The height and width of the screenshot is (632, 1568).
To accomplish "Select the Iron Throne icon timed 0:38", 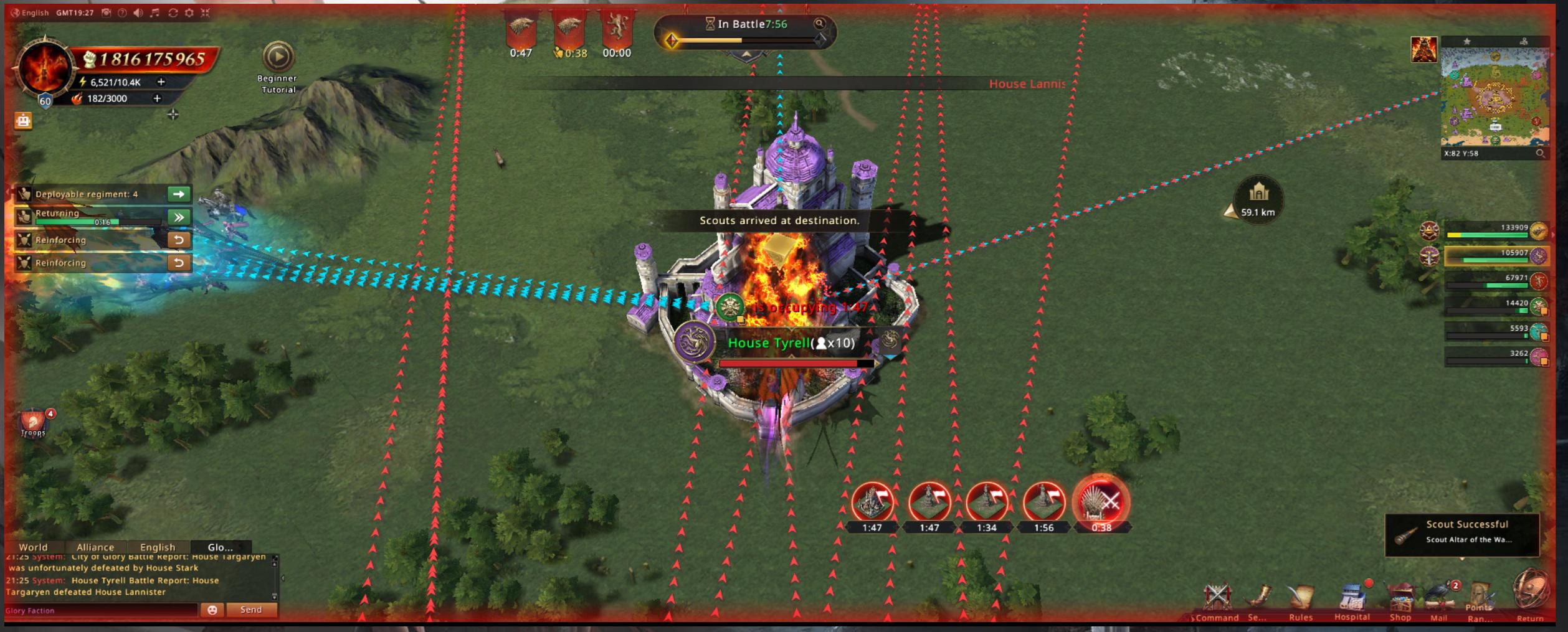I will (x=1101, y=502).
